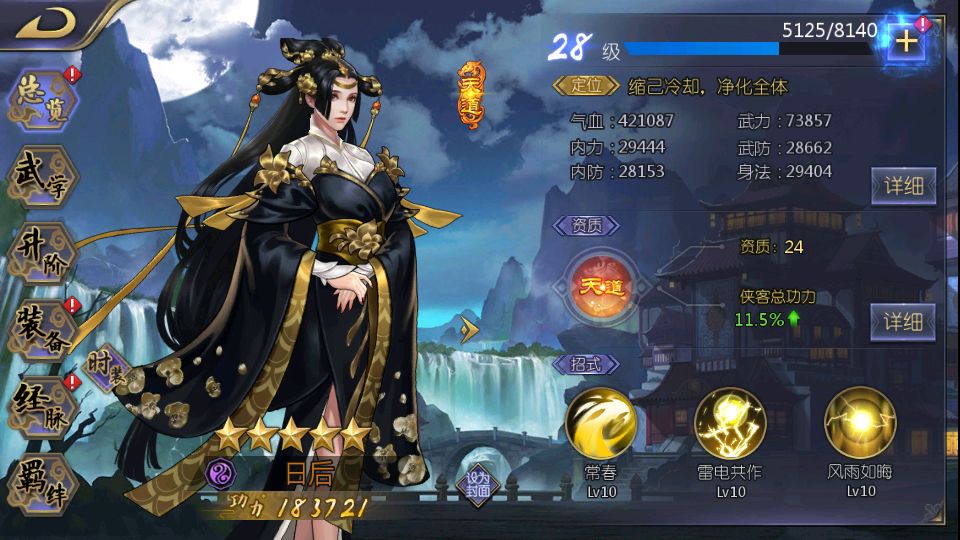The image size is (960, 540).
Task: View the 风雨如晦 skill icon
Action: pos(860,423)
